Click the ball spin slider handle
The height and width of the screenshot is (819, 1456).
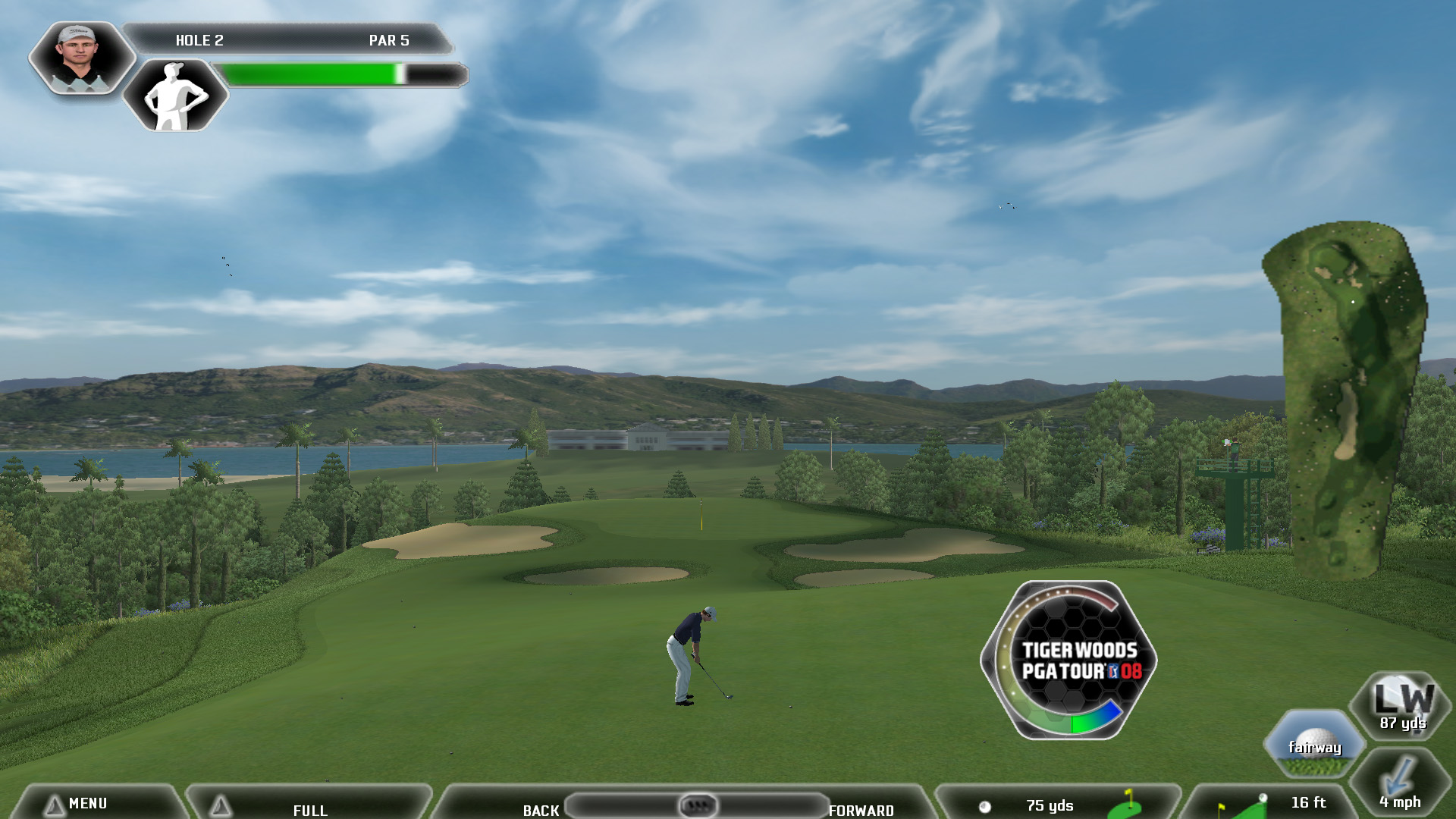(697, 805)
